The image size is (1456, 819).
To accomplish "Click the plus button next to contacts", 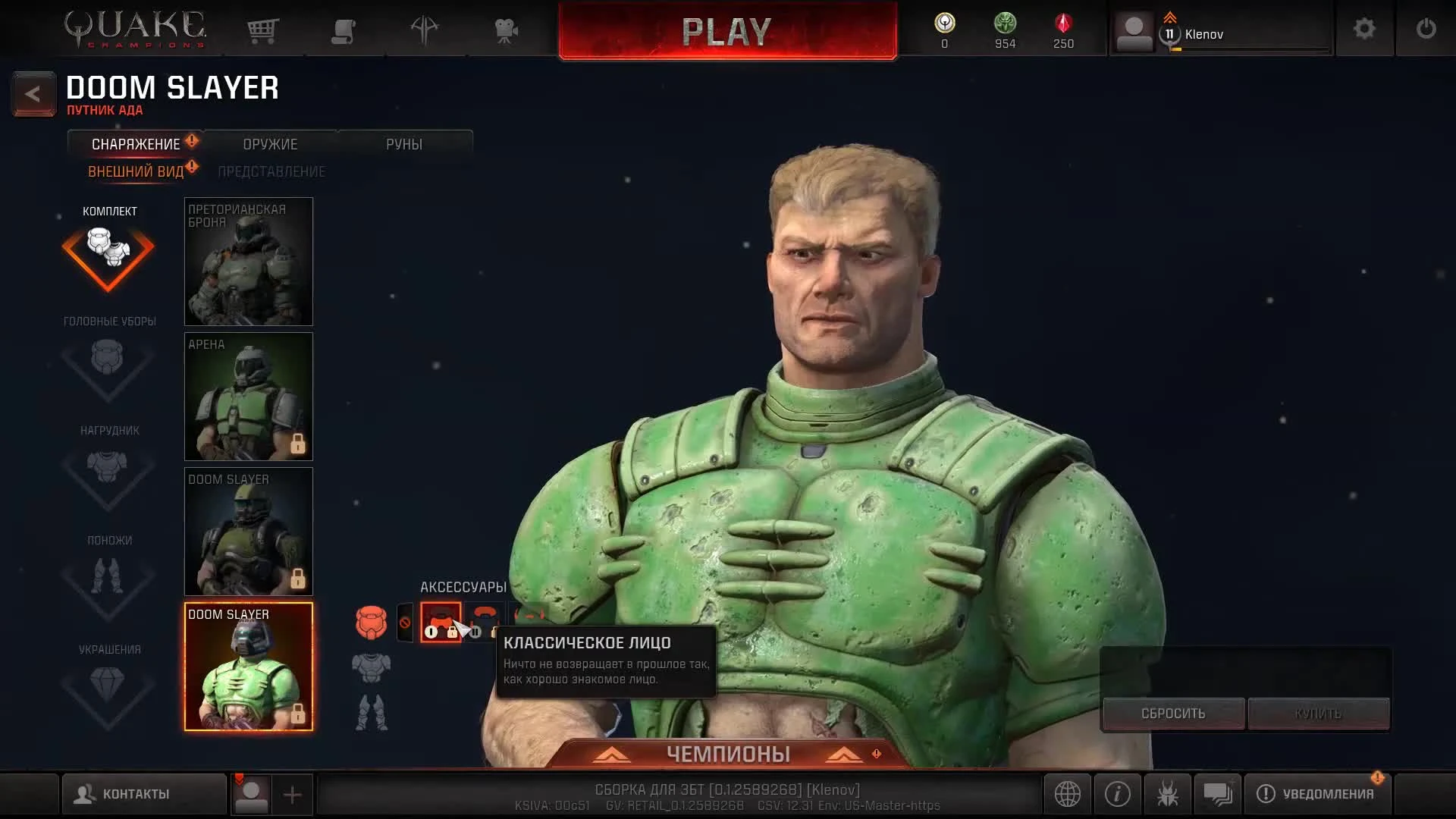I will point(293,794).
